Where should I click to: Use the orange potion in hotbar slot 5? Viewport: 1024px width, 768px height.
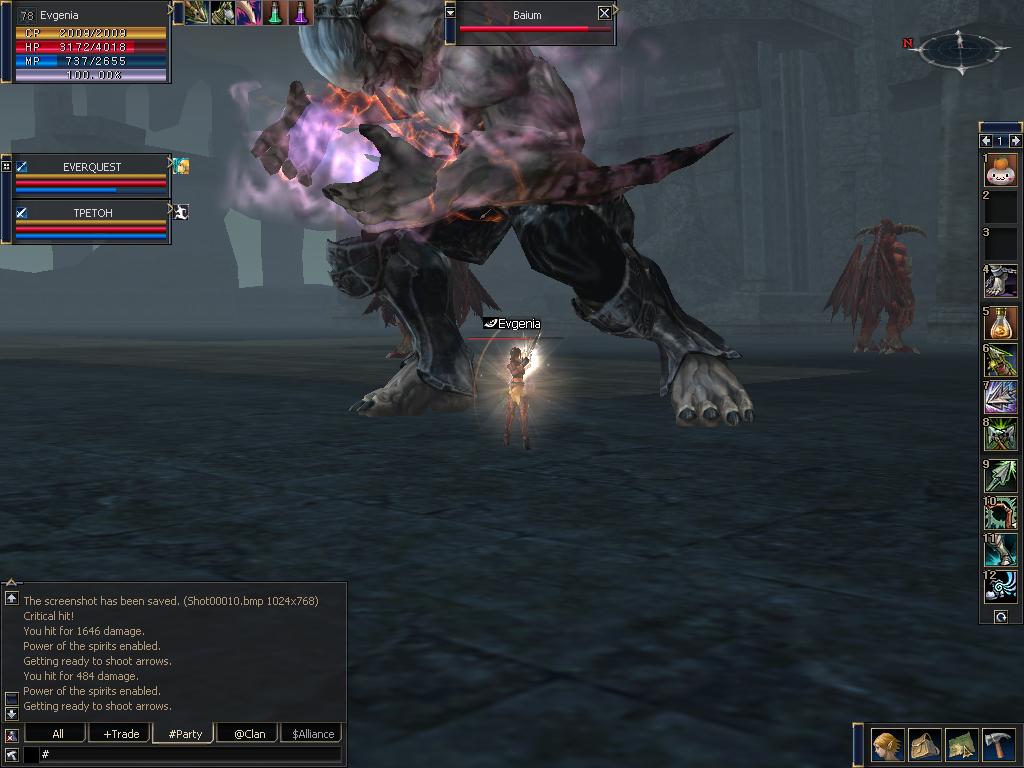point(1000,323)
